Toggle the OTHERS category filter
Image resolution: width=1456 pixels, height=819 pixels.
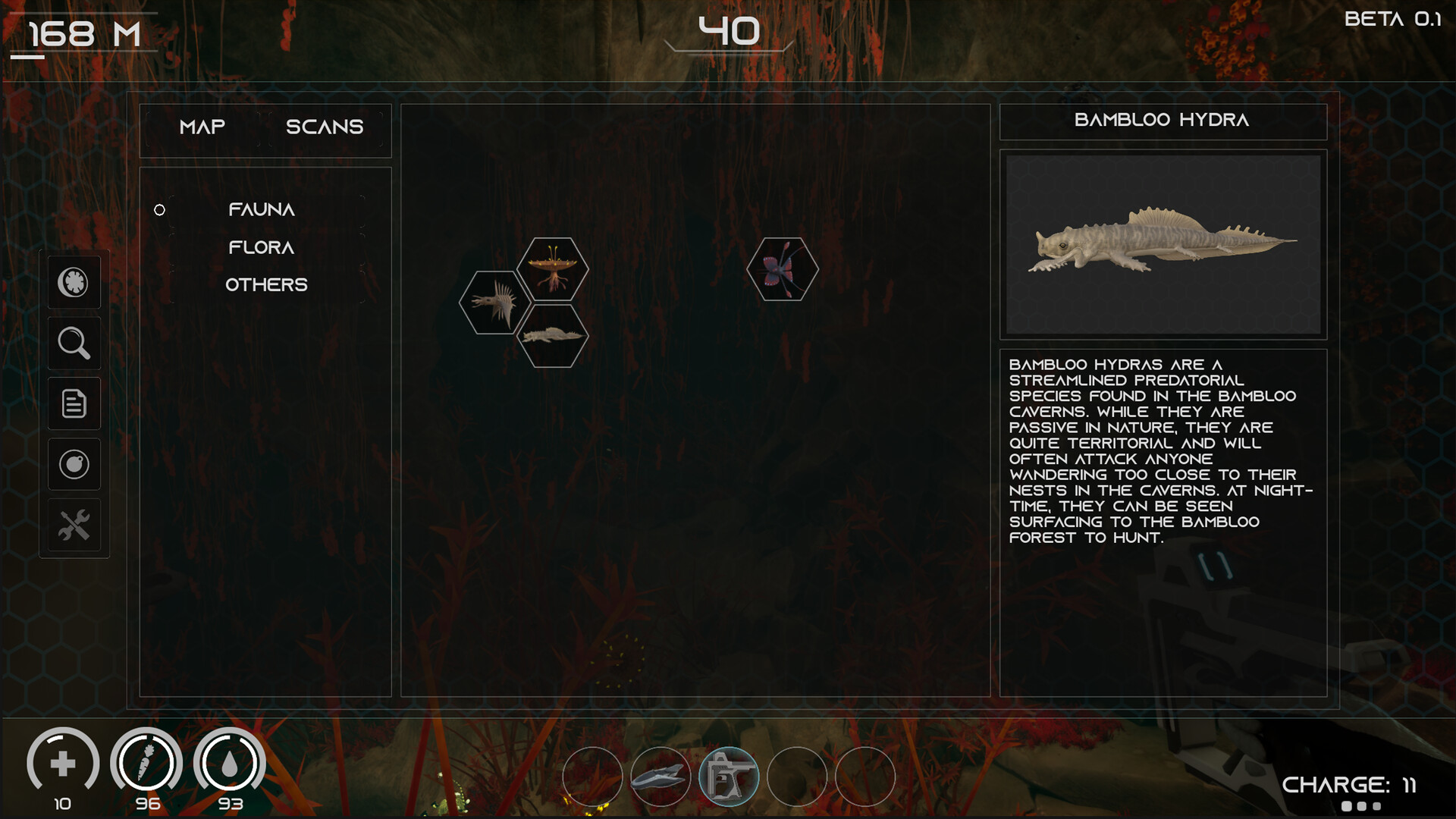(267, 284)
